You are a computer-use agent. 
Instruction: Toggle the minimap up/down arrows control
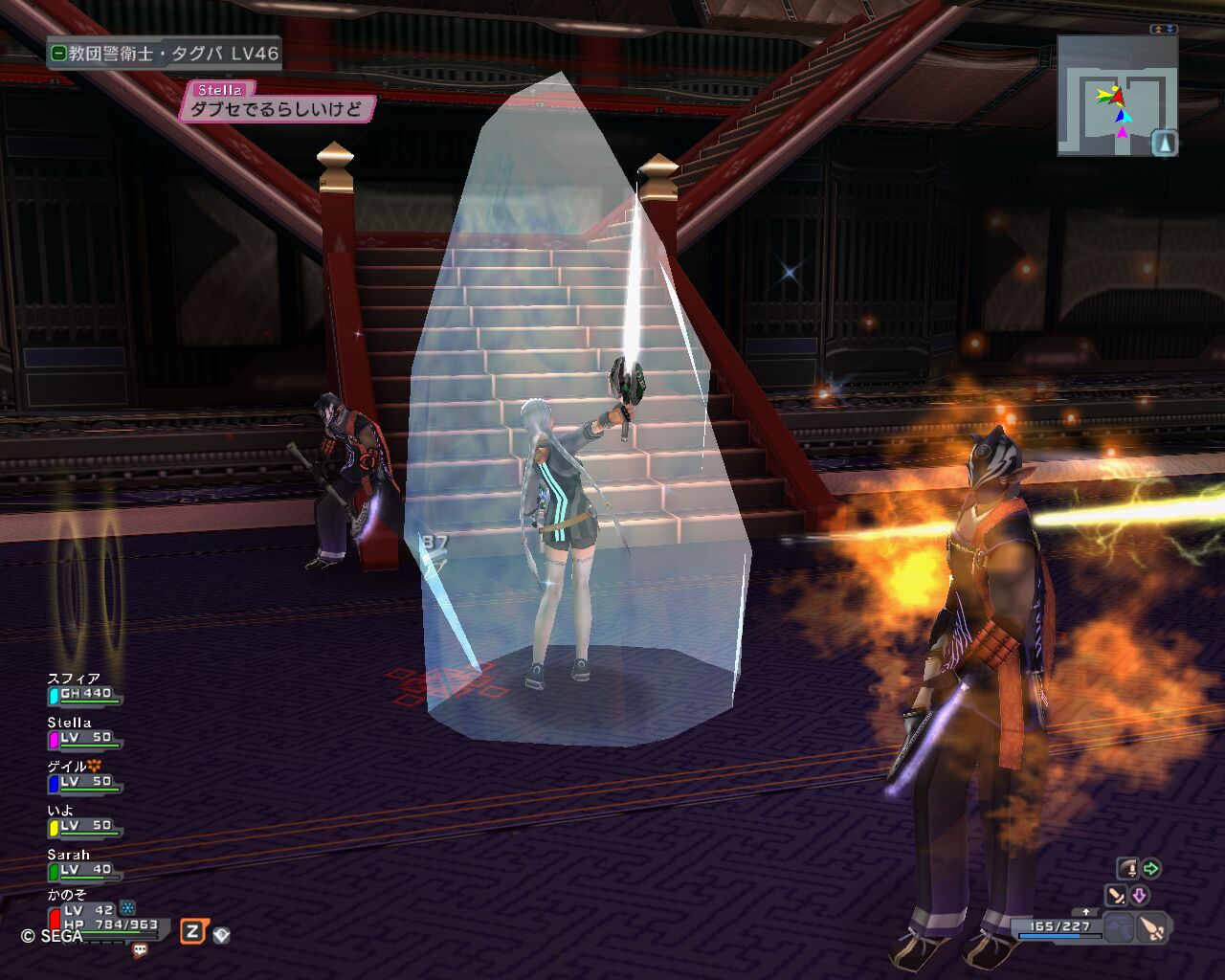(x=1164, y=30)
